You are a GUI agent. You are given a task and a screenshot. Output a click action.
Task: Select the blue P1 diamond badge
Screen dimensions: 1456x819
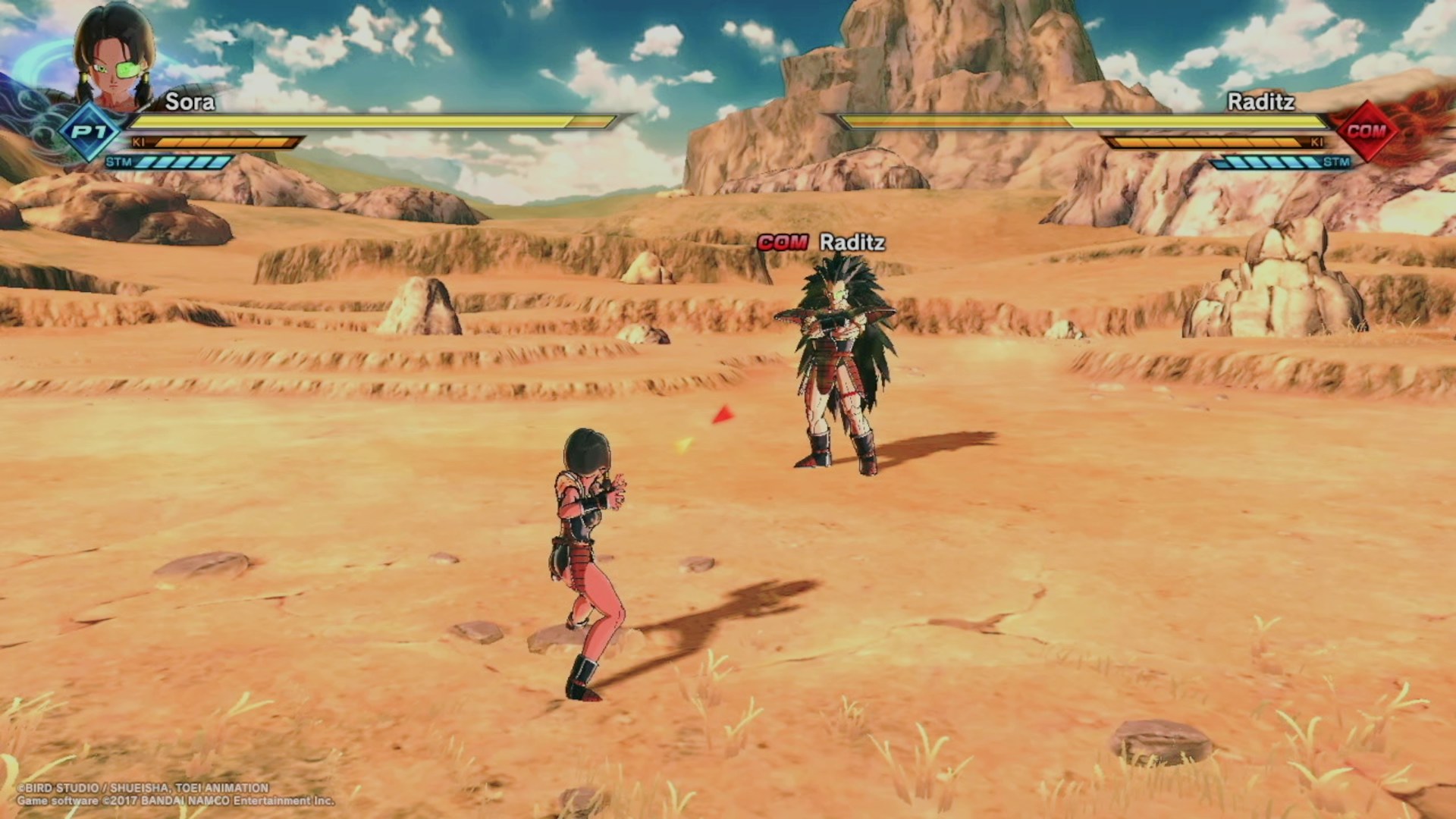point(89,133)
